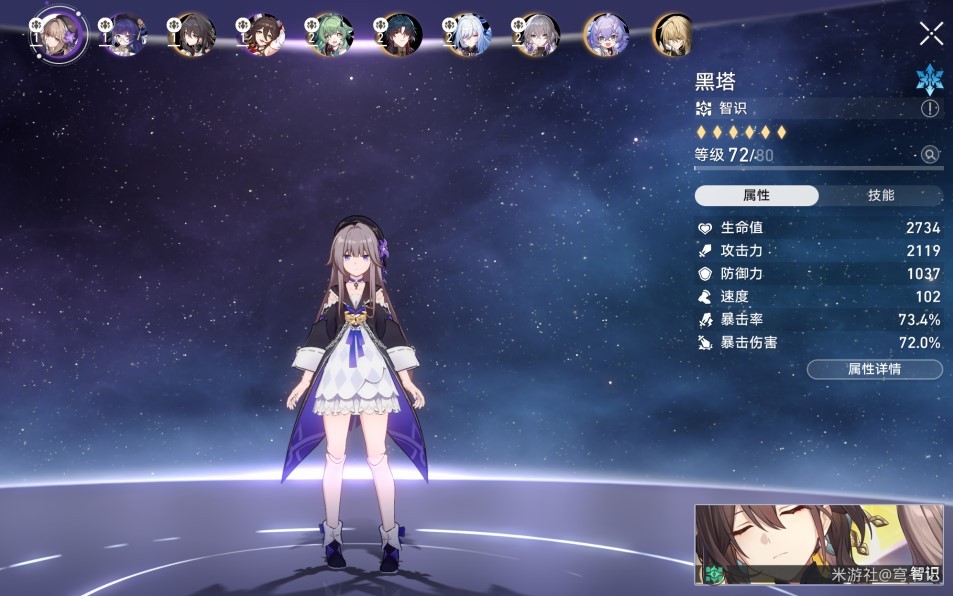This screenshot has width=953, height=596.
Task: Click the exclamation info icon beside 智识
Action: pos(930,109)
